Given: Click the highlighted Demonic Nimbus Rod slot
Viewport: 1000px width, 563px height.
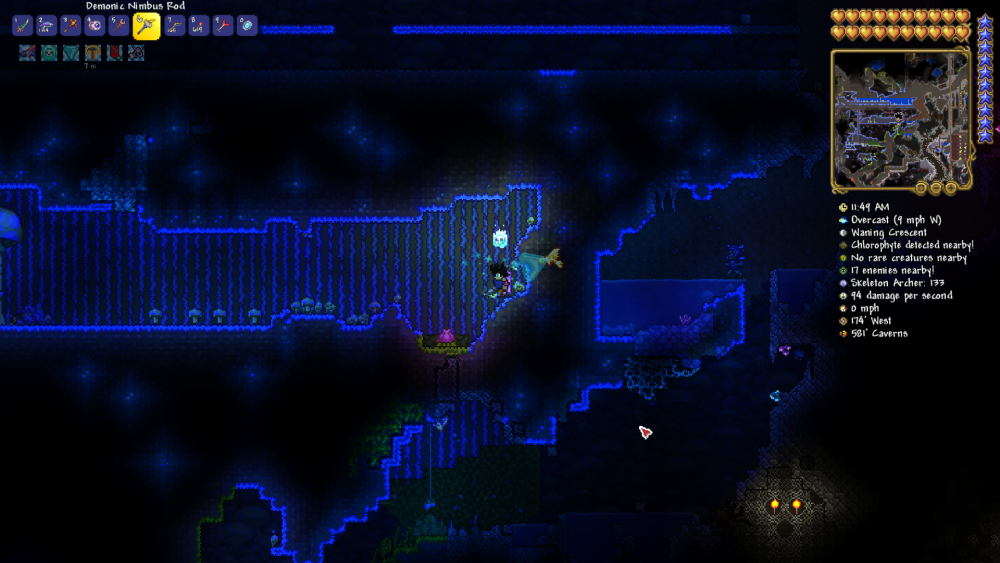Looking at the screenshot, I should 146,25.
